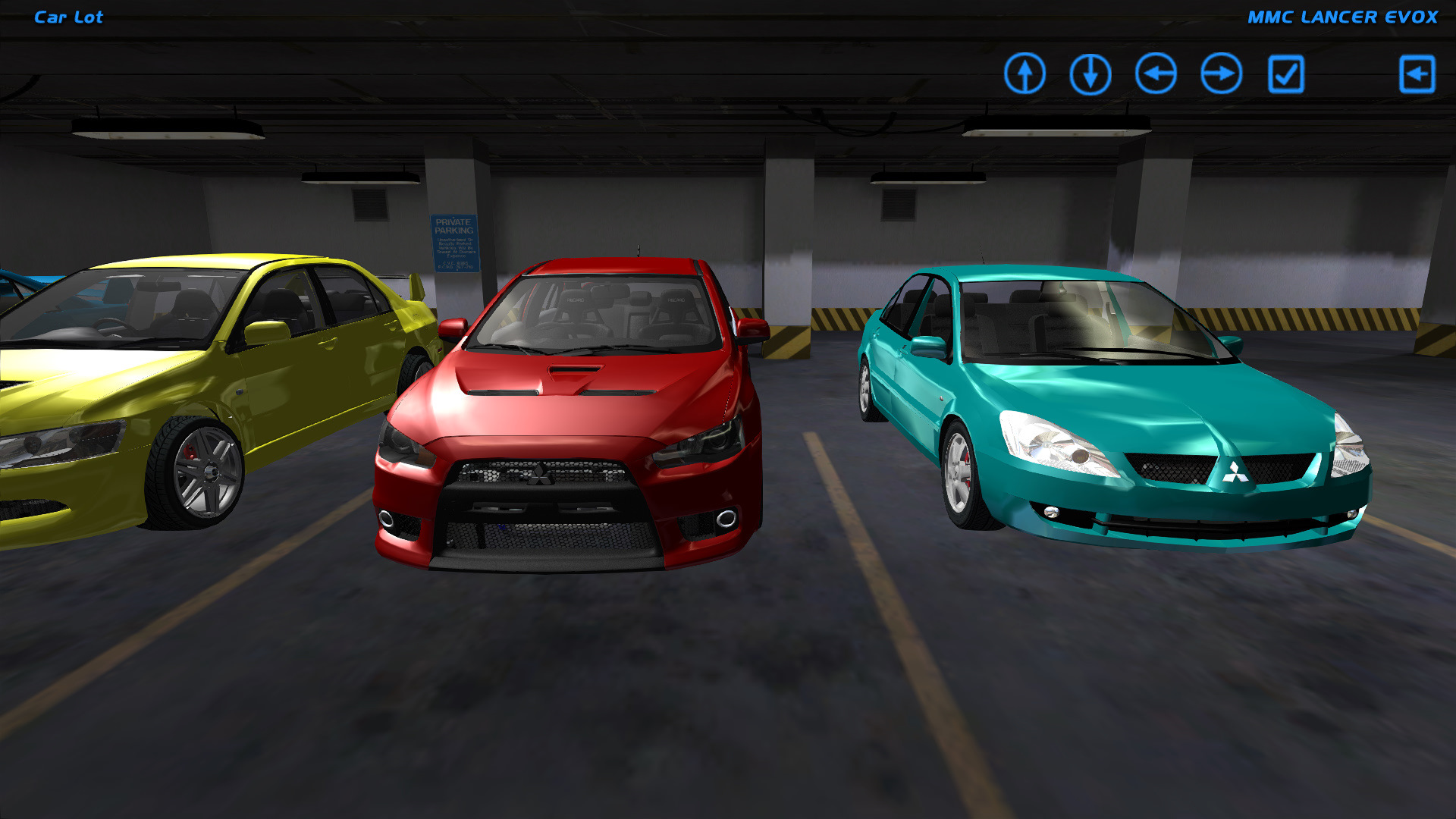Image resolution: width=1456 pixels, height=819 pixels.
Task: Cycle down through available cars icon
Action: pyautogui.click(x=1090, y=74)
